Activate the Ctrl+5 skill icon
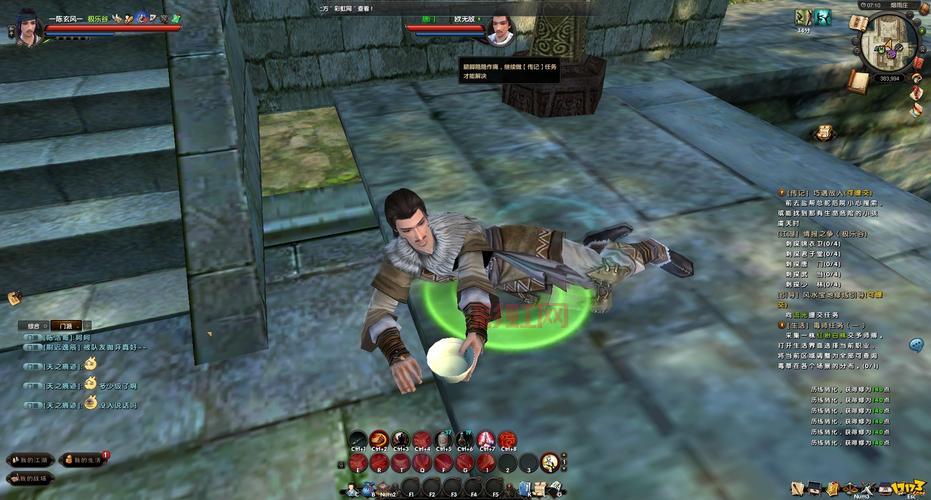This screenshot has height=500, width=931. pyautogui.click(x=444, y=440)
